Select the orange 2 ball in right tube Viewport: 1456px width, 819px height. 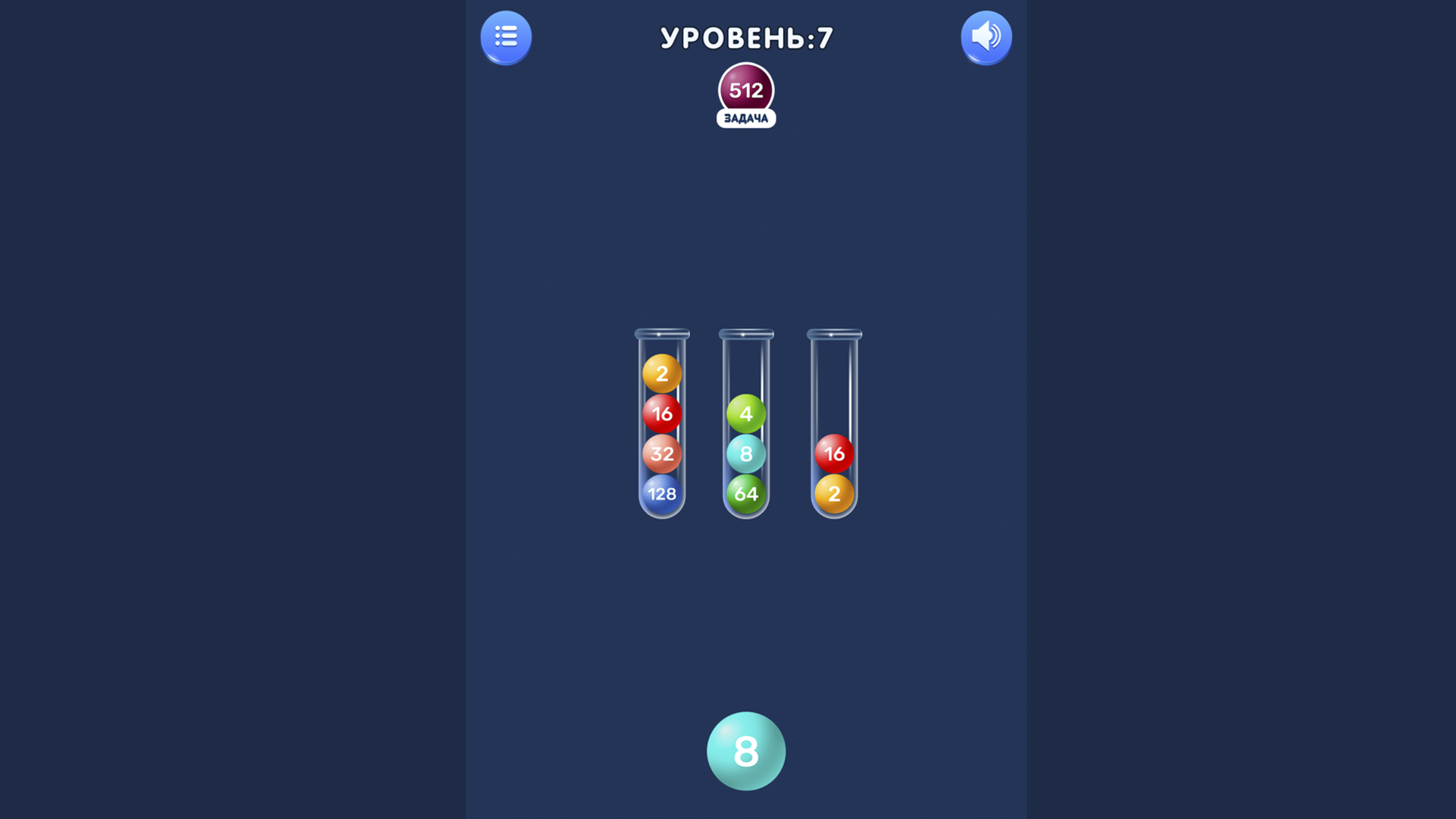(x=834, y=494)
